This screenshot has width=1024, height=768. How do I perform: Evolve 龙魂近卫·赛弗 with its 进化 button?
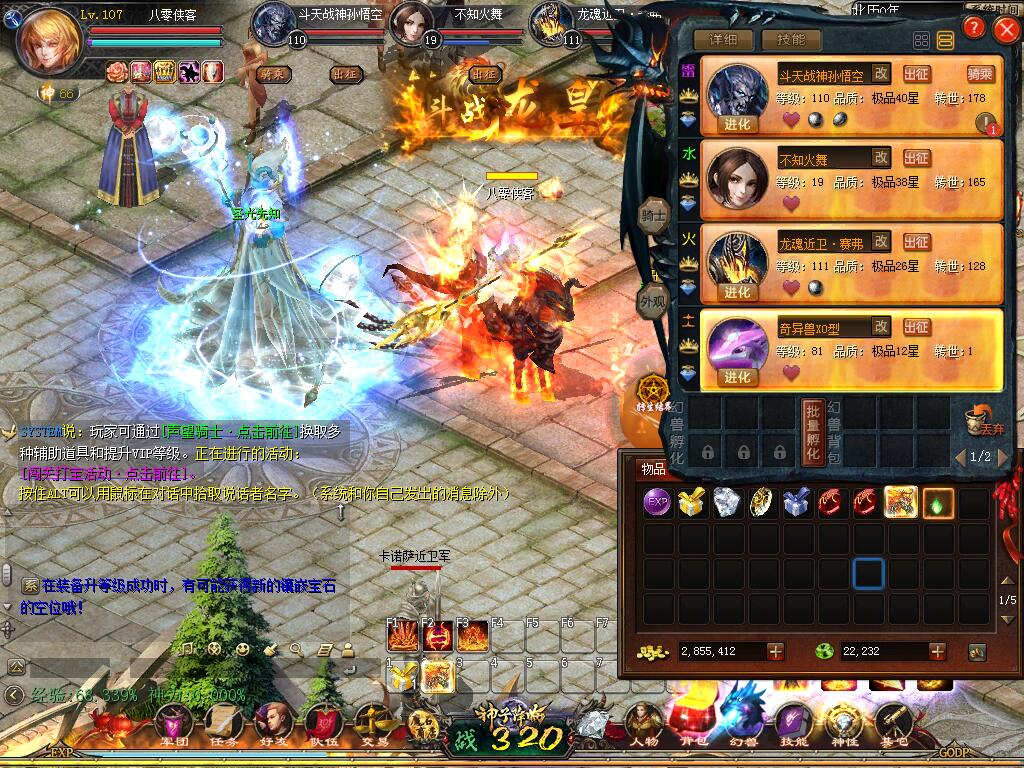(x=737, y=292)
